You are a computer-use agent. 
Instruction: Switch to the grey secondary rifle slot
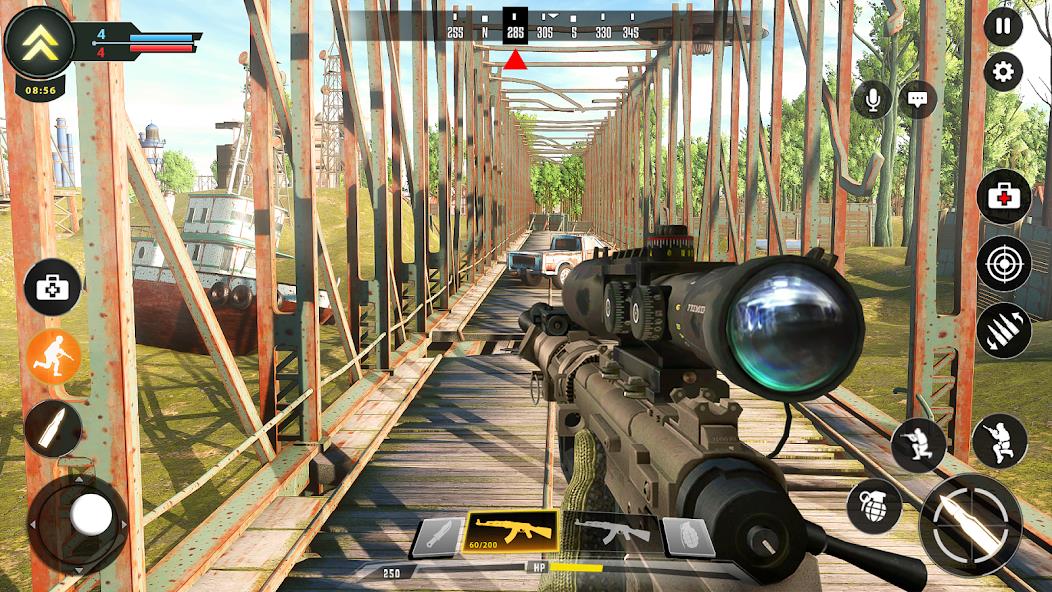[x=611, y=532]
